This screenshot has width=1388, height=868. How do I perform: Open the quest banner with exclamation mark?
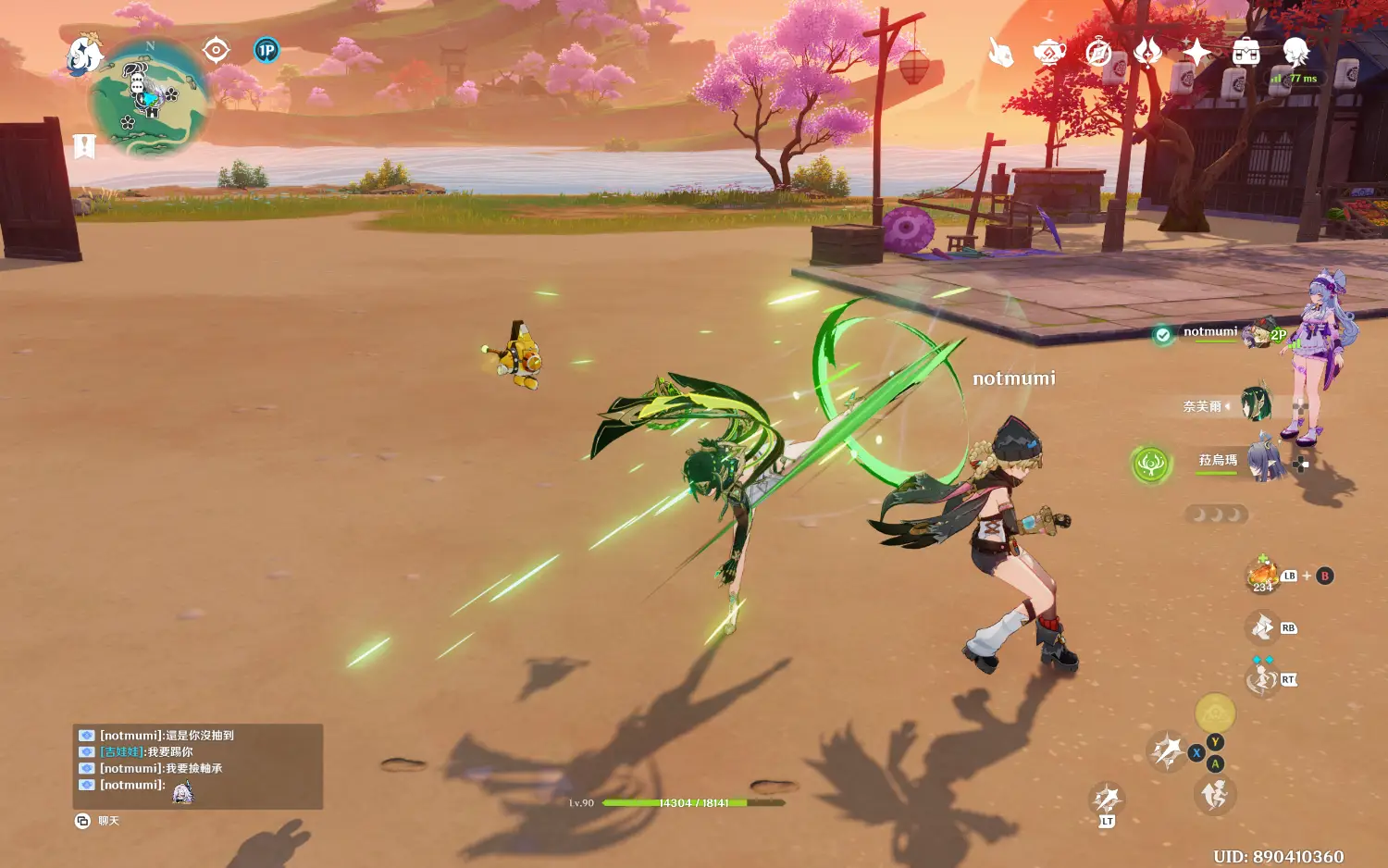[84, 146]
